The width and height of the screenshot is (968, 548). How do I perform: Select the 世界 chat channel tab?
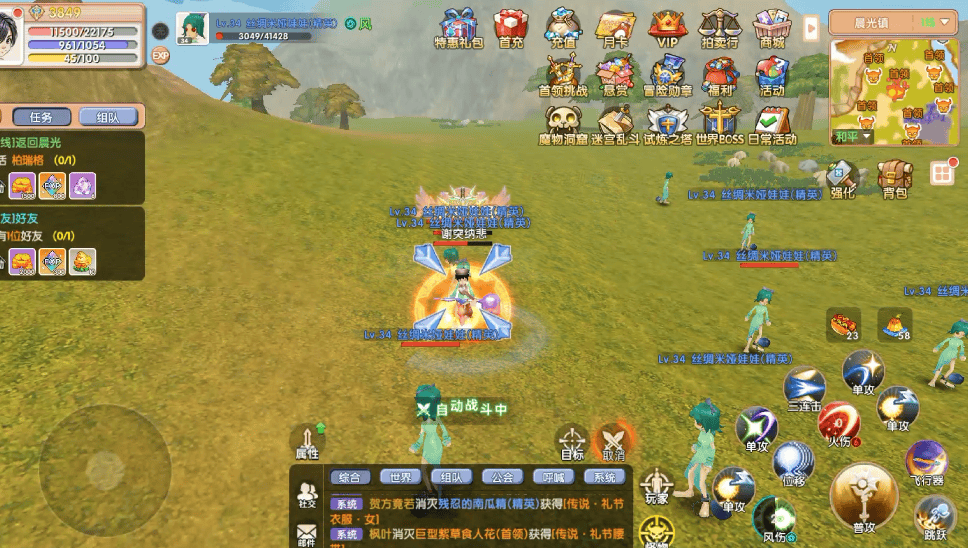[x=401, y=477]
